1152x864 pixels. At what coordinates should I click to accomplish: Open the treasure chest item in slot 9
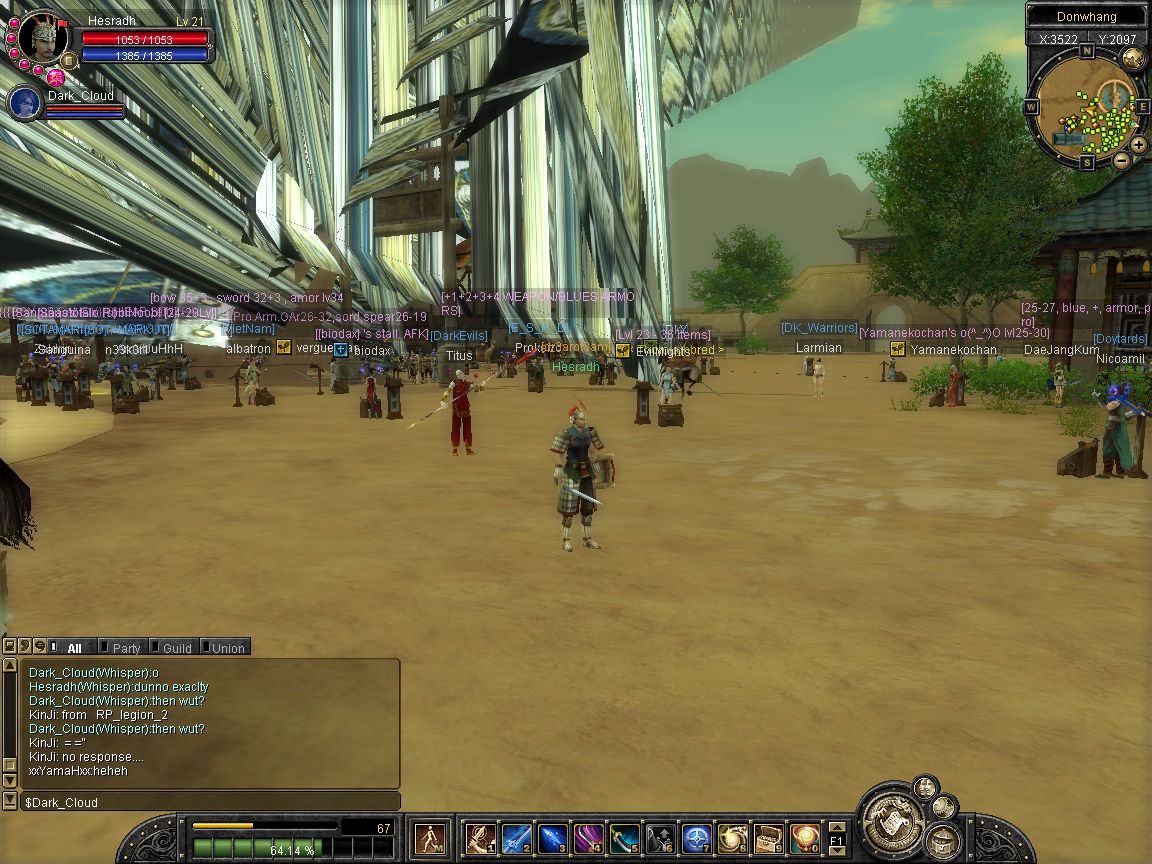click(768, 838)
